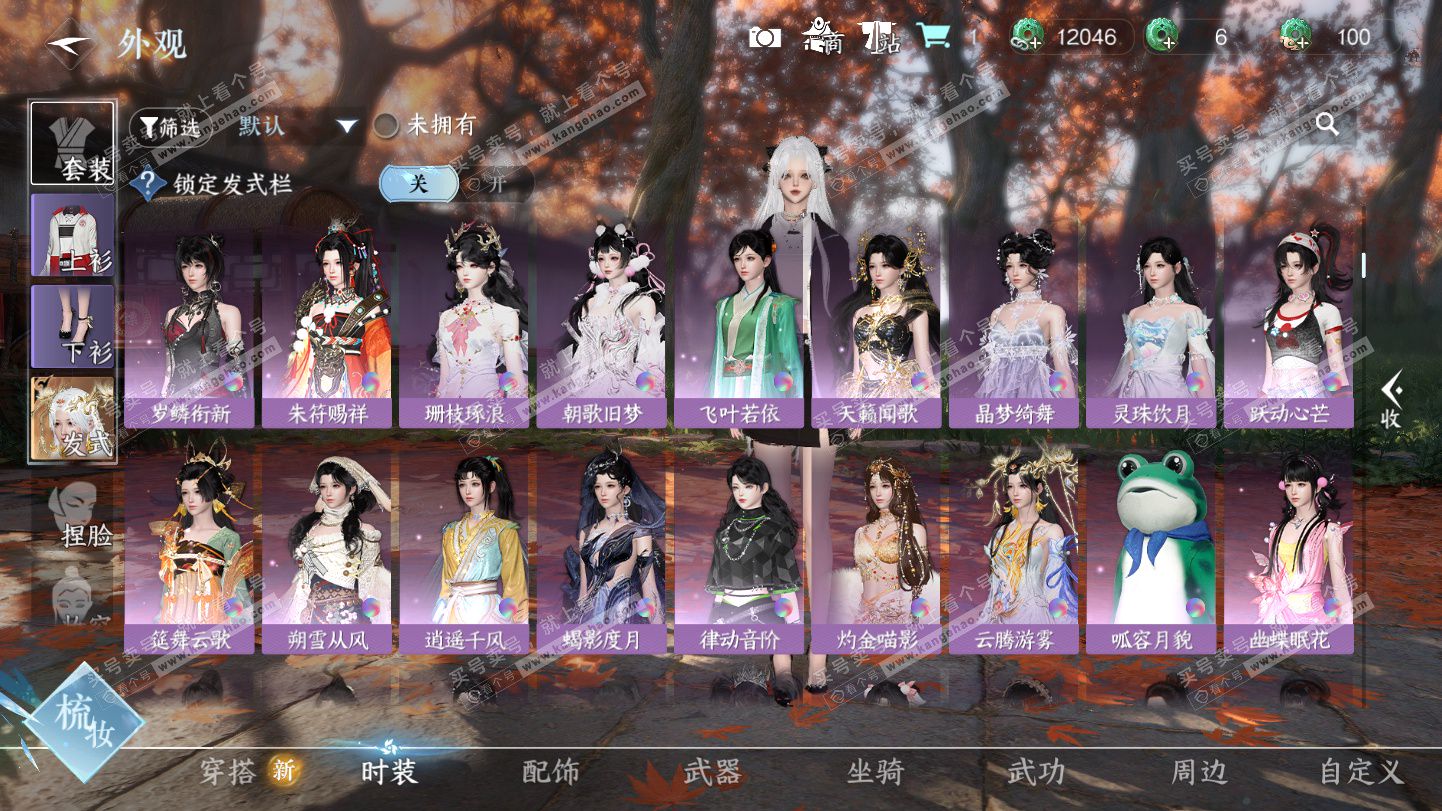Select the 上衫 top clothing category
This screenshot has width=1442, height=811.
point(72,235)
